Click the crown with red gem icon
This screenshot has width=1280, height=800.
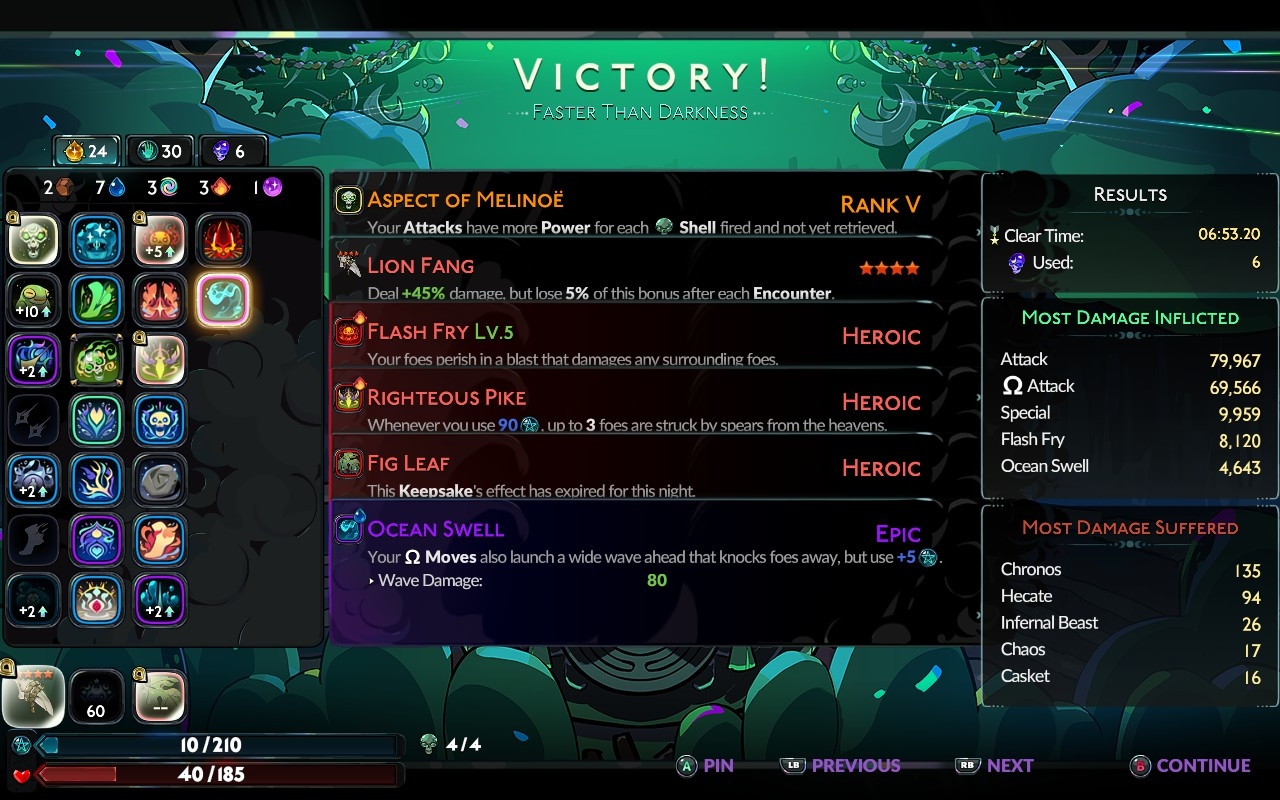click(x=97, y=600)
